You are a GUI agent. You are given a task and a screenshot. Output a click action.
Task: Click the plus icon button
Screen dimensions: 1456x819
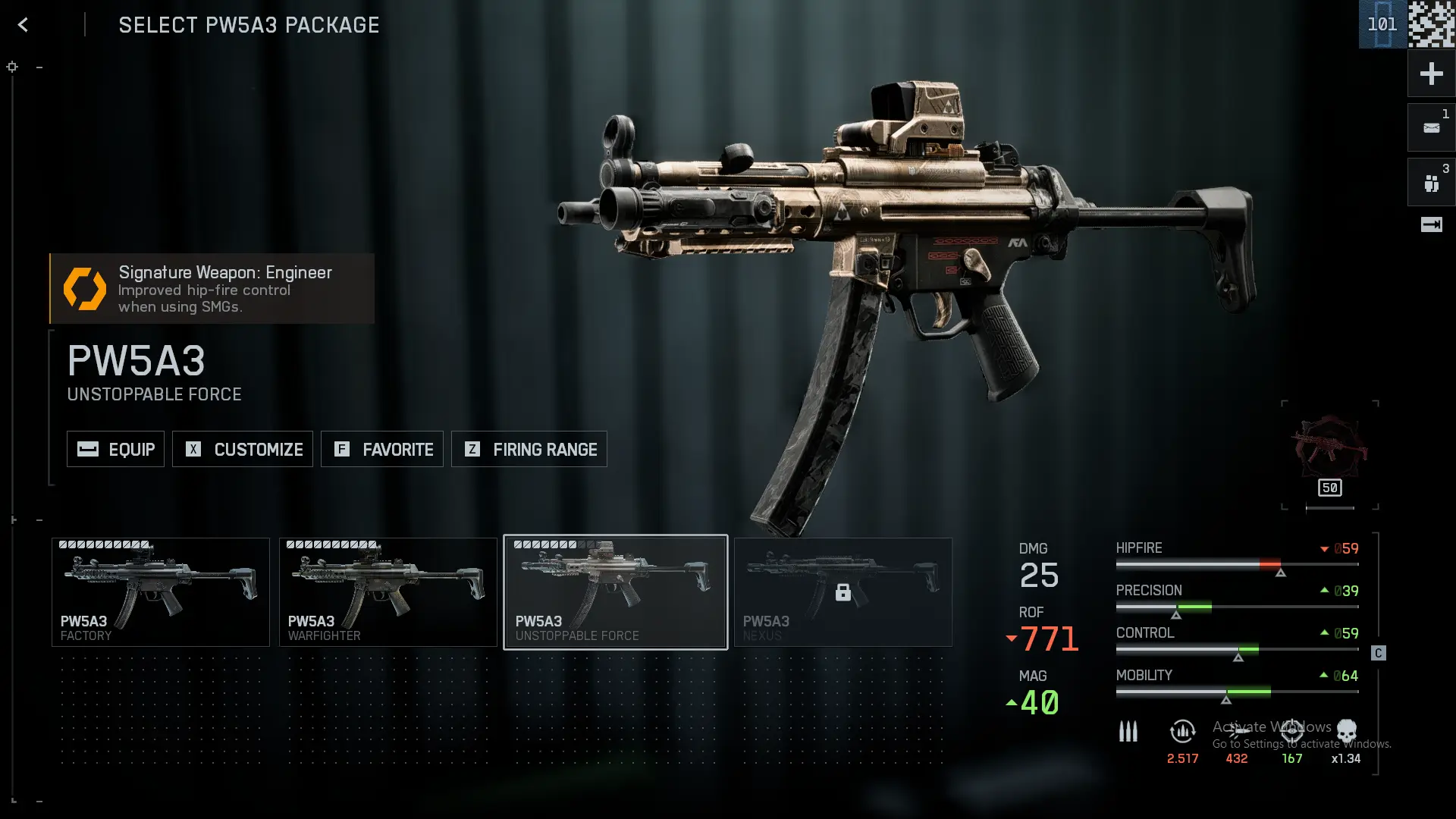click(x=1431, y=74)
